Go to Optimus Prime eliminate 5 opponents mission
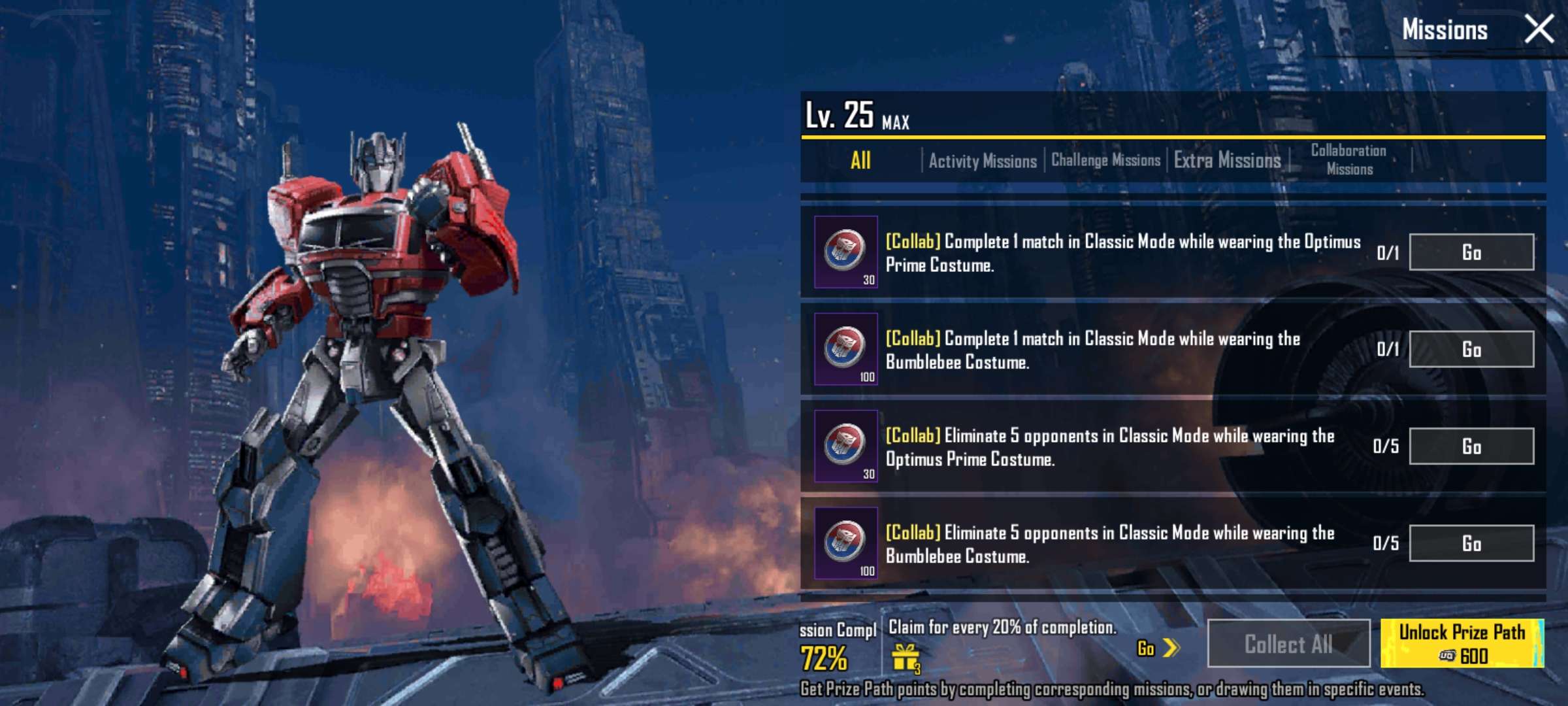 [1471, 446]
